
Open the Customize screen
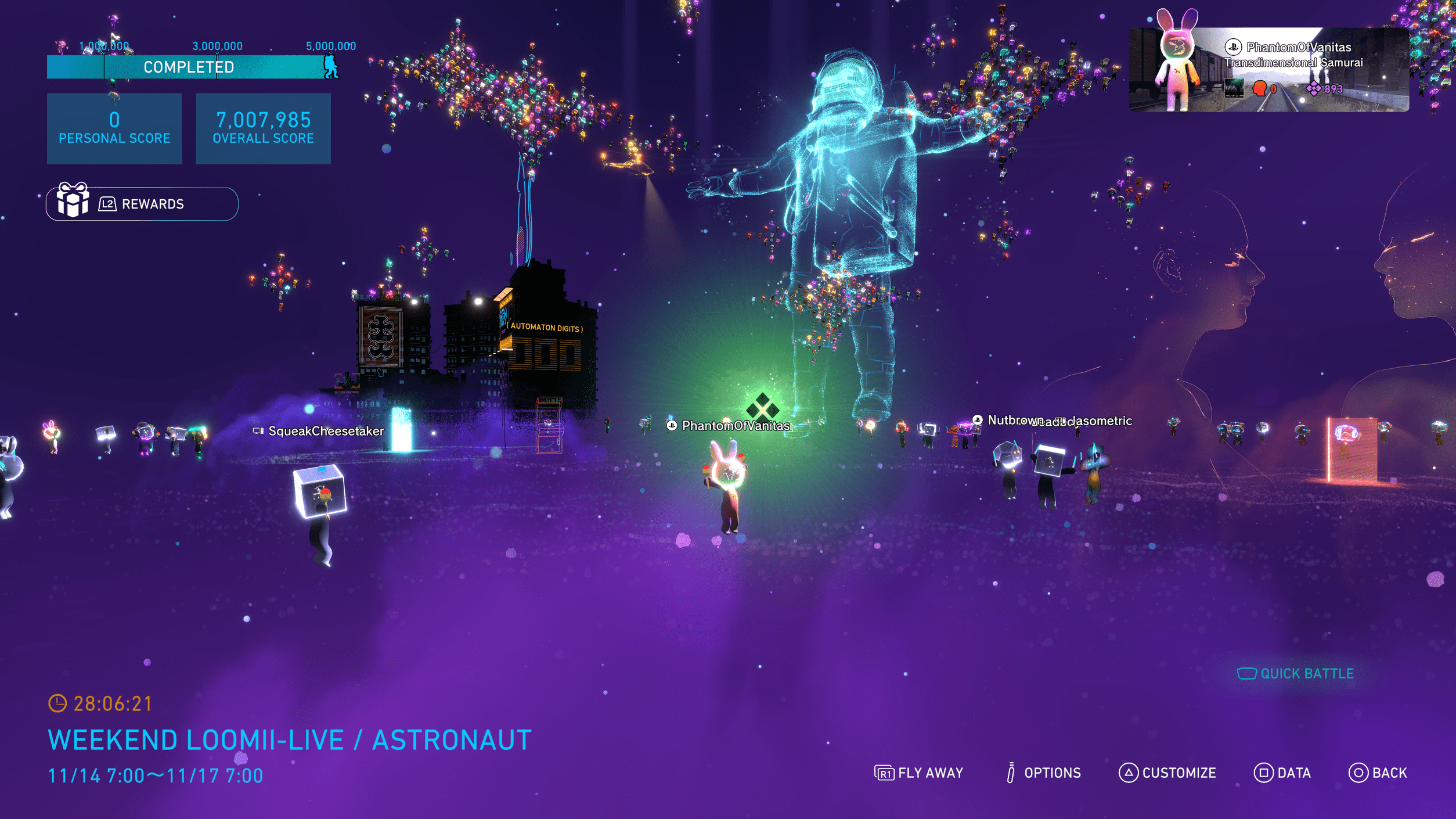(x=1167, y=773)
